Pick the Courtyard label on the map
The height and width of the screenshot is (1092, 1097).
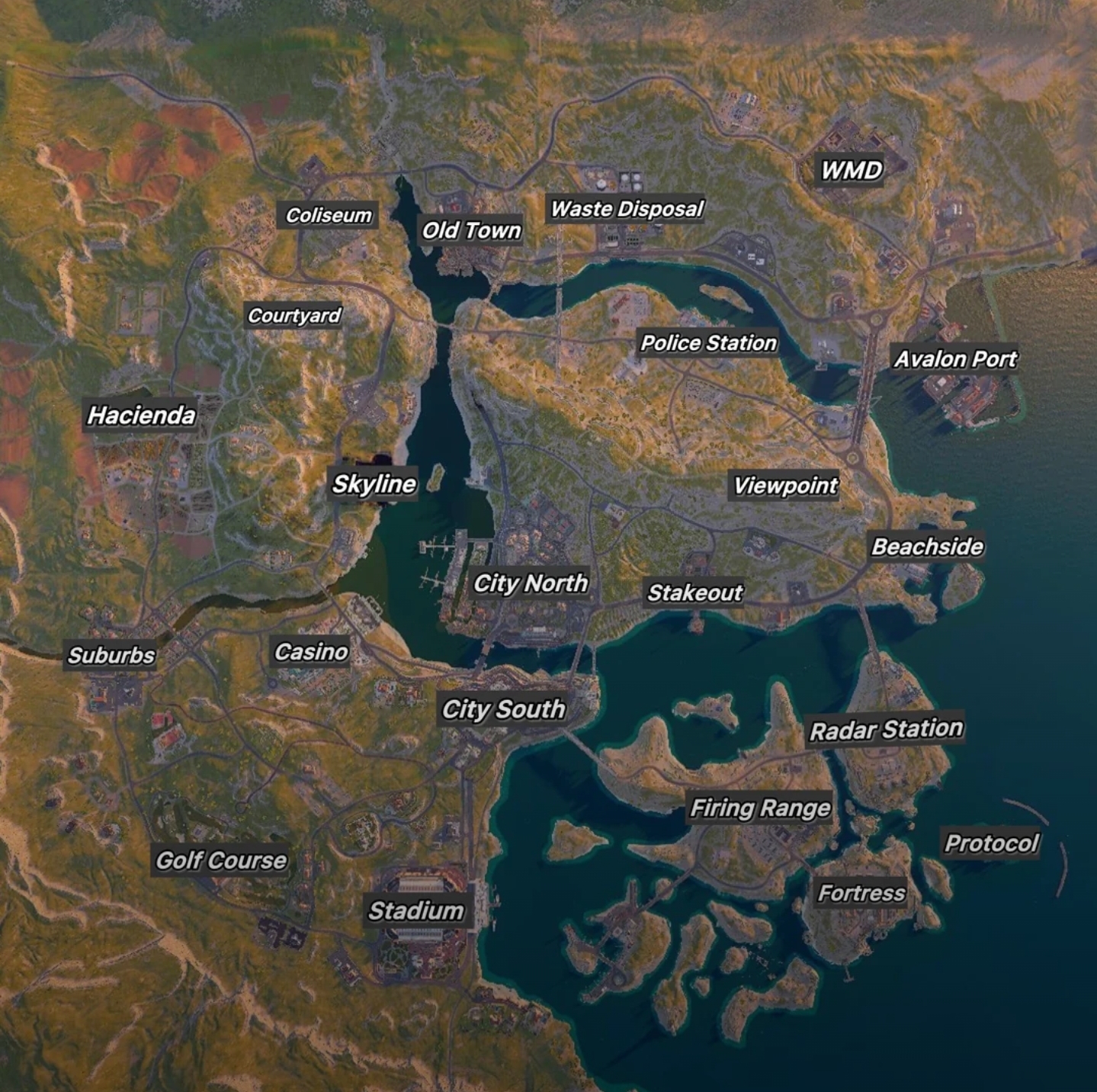[x=294, y=315]
